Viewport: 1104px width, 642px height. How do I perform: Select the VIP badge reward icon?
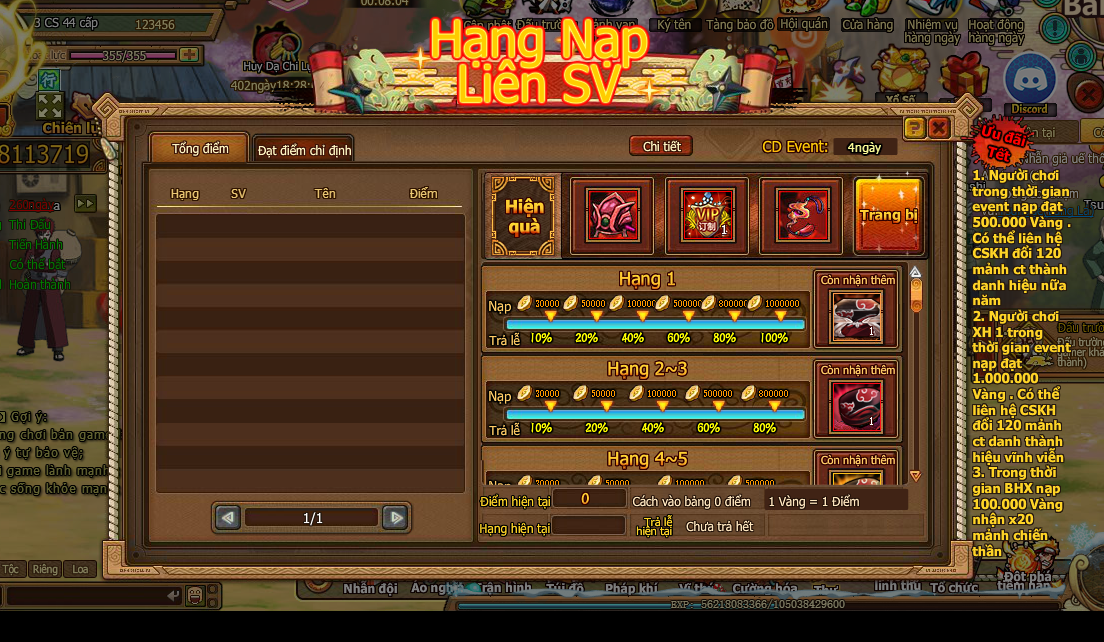tap(707, 215)
